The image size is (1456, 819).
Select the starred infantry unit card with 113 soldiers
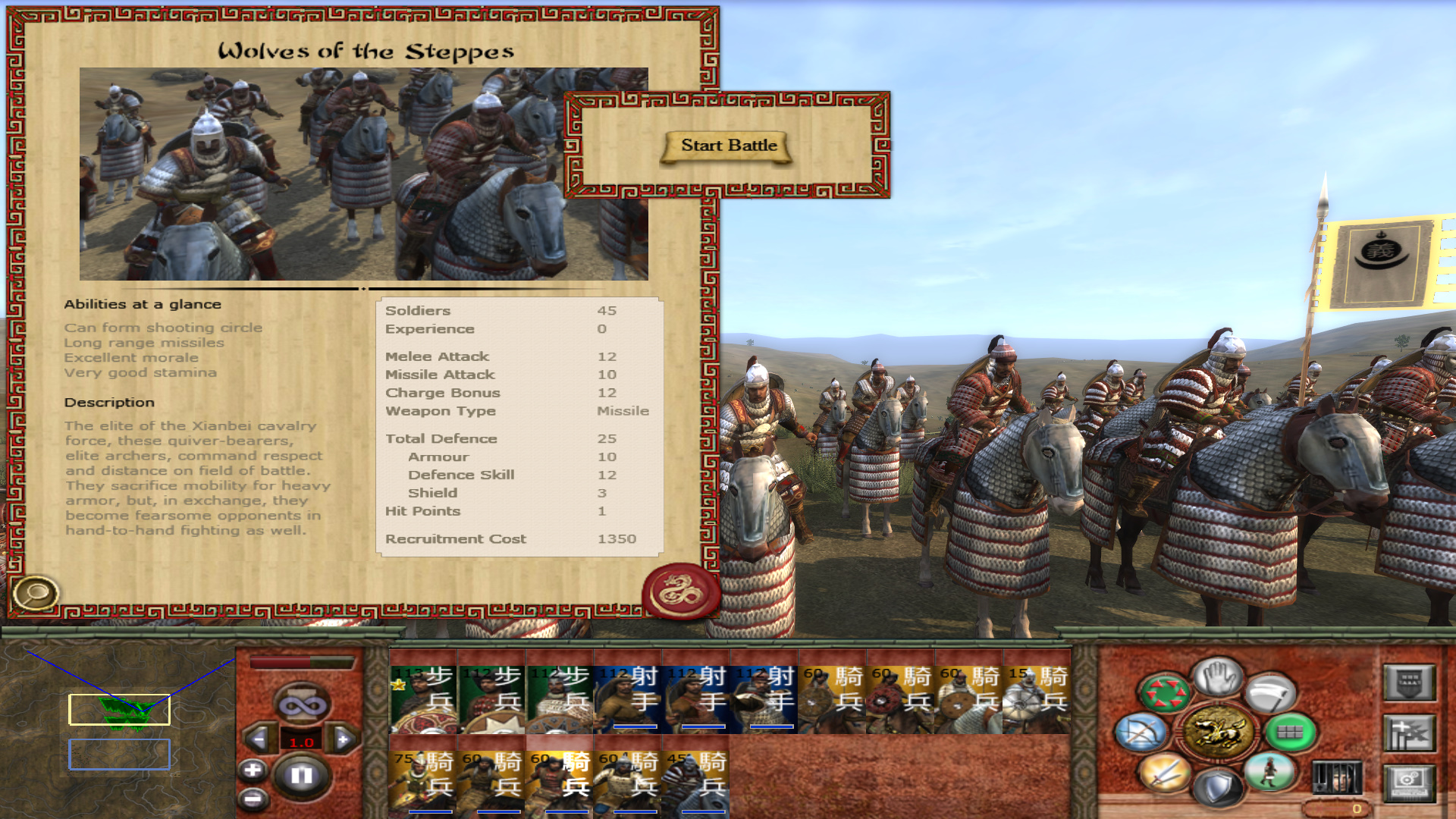[422, 698]
